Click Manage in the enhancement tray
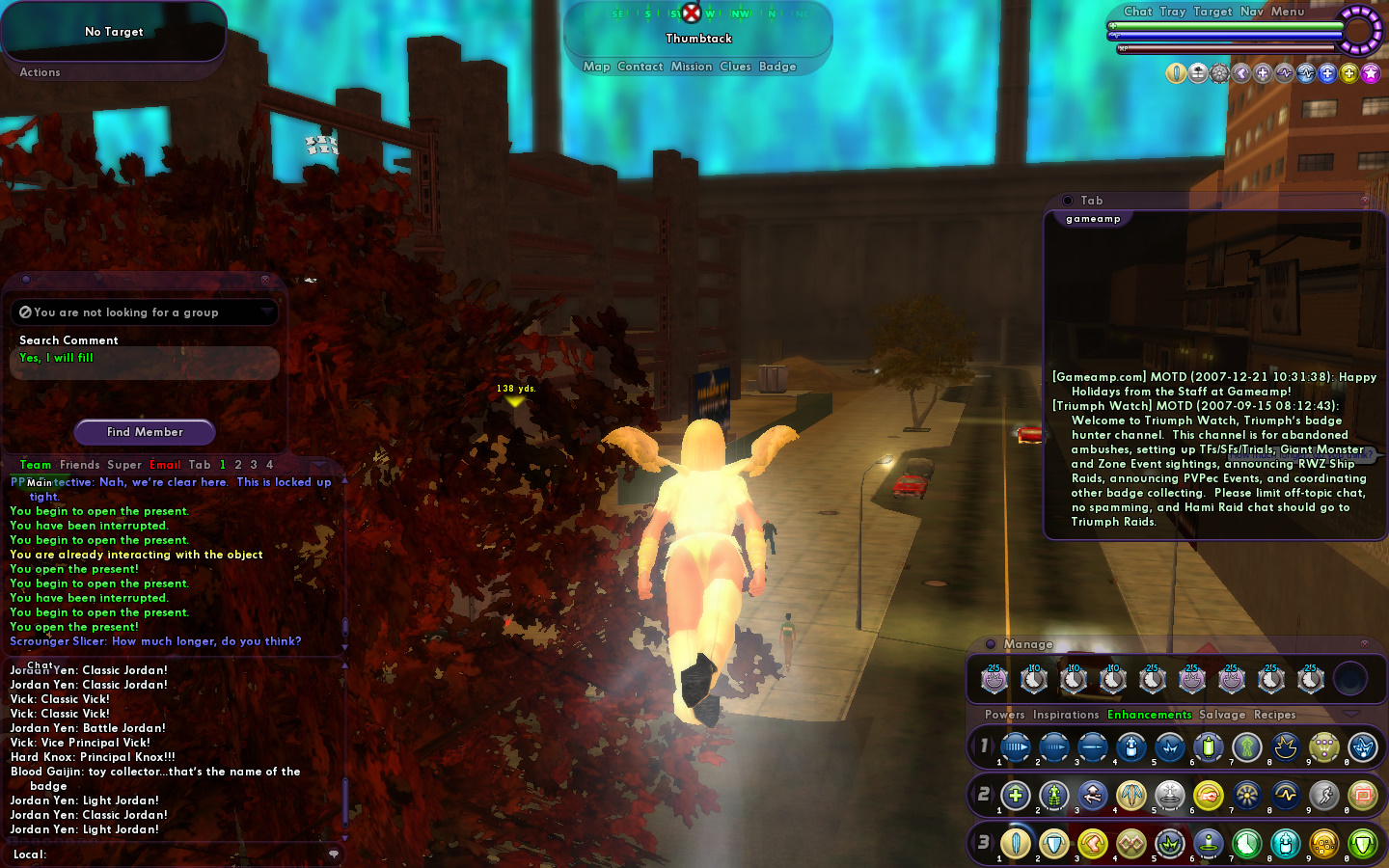Image resolution: width=1389 pixels, height=868 pixels. (x=1027, y=644)
